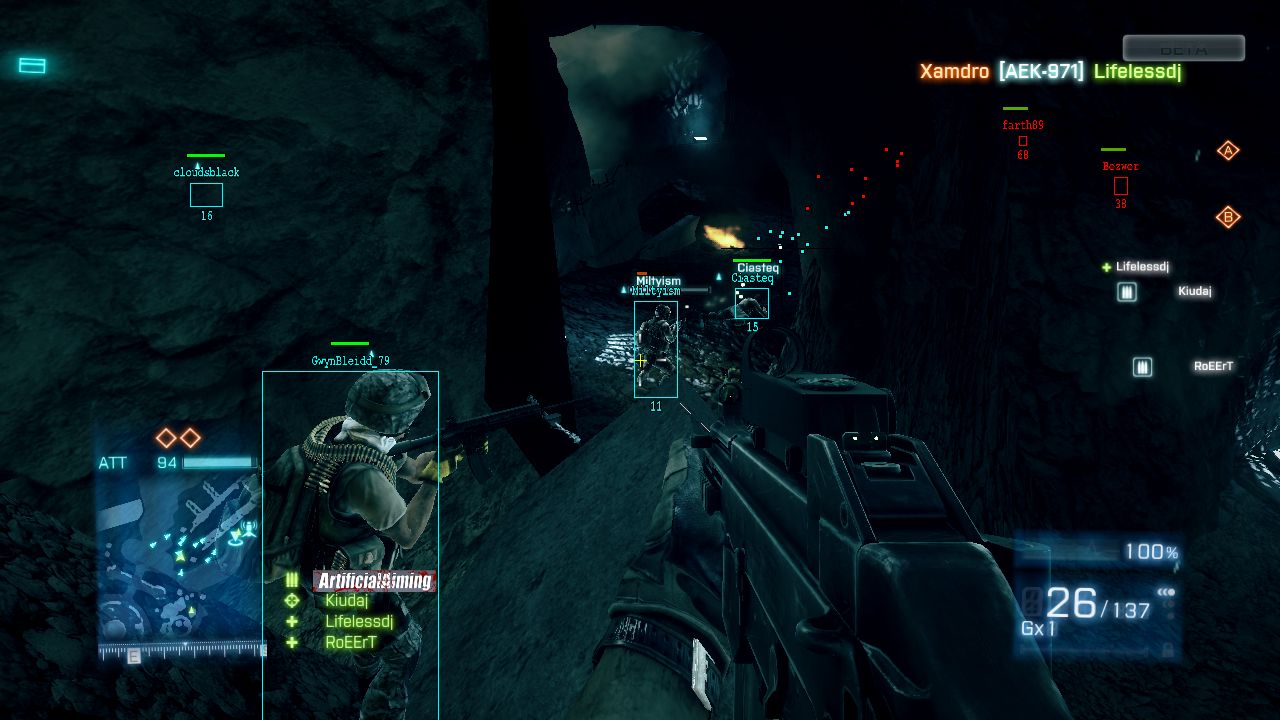Click the ammo icon beside Kiudaj's marker
Screen dimensions: 1280x720
1127,292
